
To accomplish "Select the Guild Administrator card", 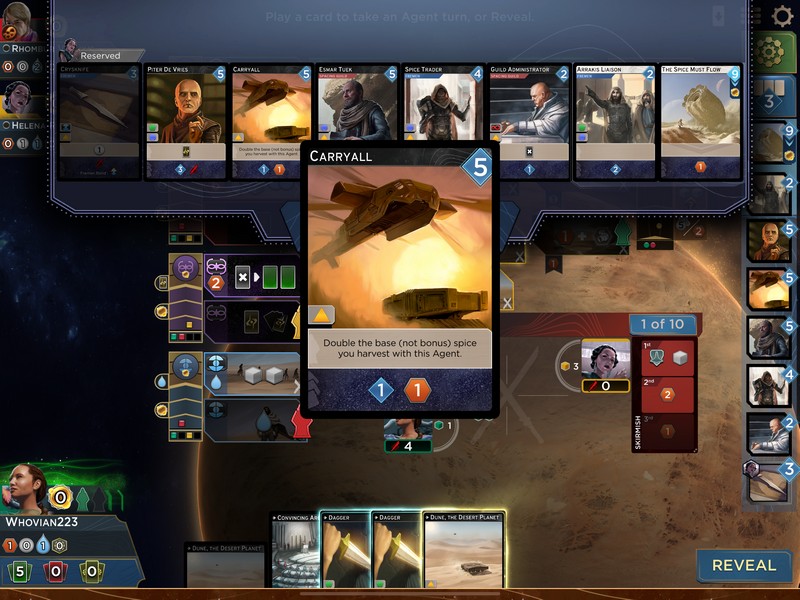I will click(529, 122).
